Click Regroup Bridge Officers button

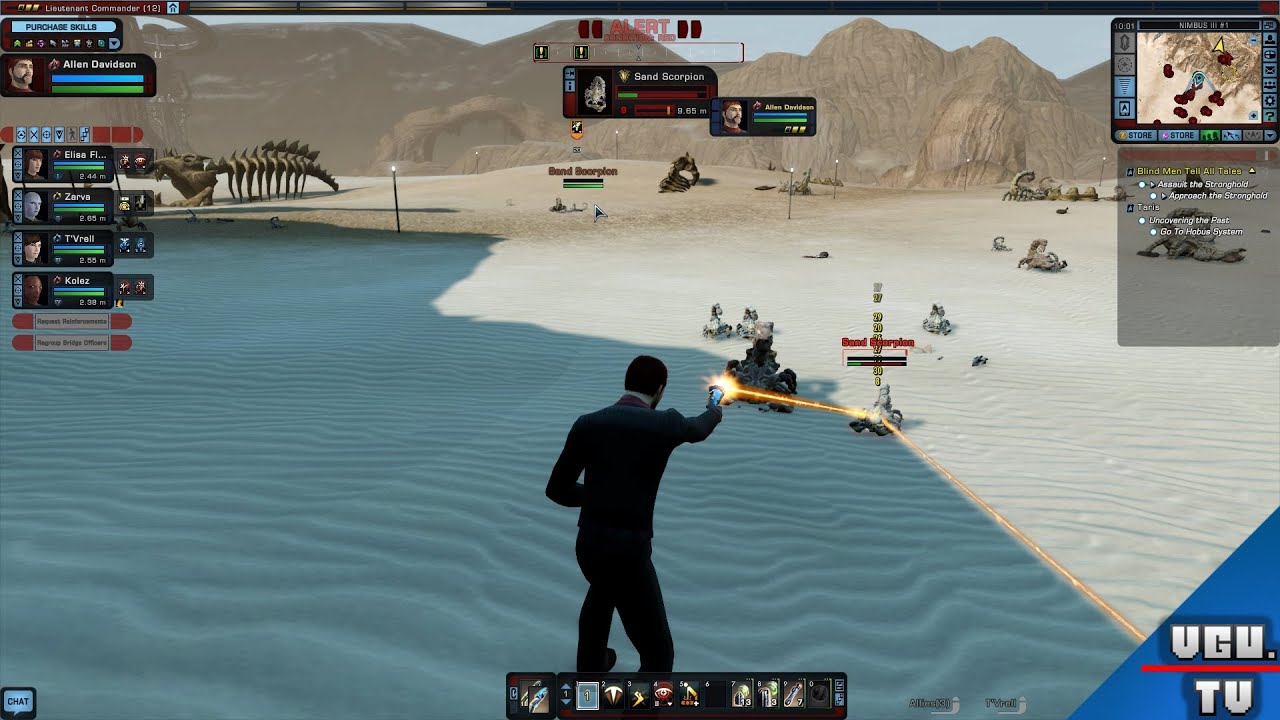click(71, 343)
